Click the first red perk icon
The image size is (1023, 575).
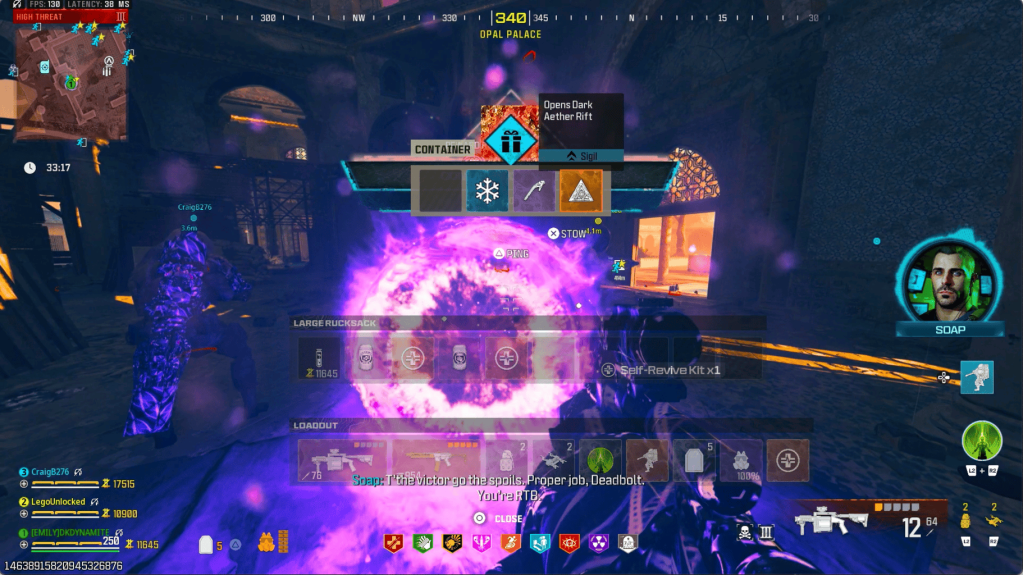point(395,543)
